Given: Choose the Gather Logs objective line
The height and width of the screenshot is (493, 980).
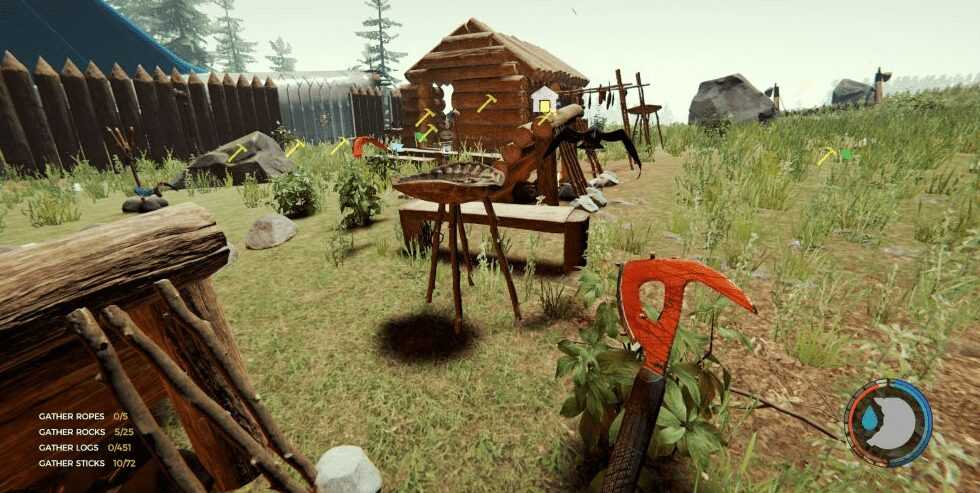Looking at the screenshot, I should 85,447.
